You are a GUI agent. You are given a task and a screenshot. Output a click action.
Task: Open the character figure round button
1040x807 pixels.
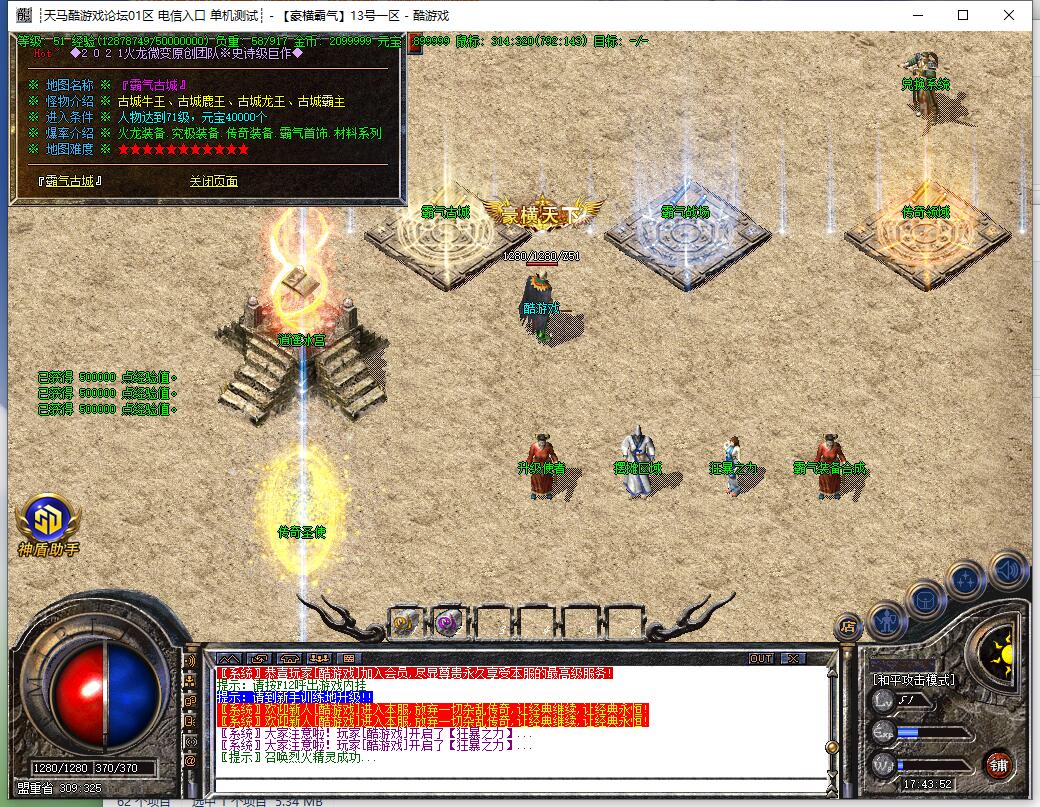tap(886, 620)
